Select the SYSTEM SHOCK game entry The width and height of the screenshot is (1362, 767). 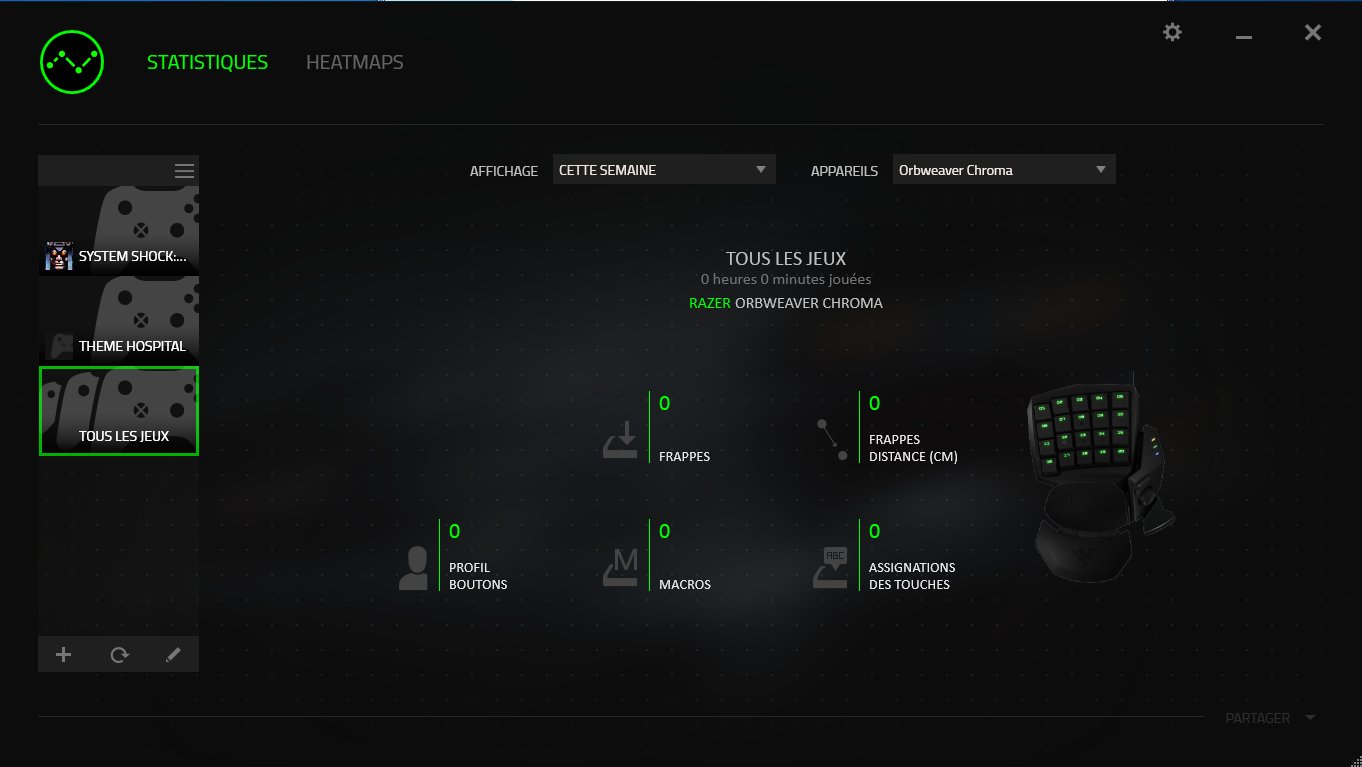click(118, 230)
